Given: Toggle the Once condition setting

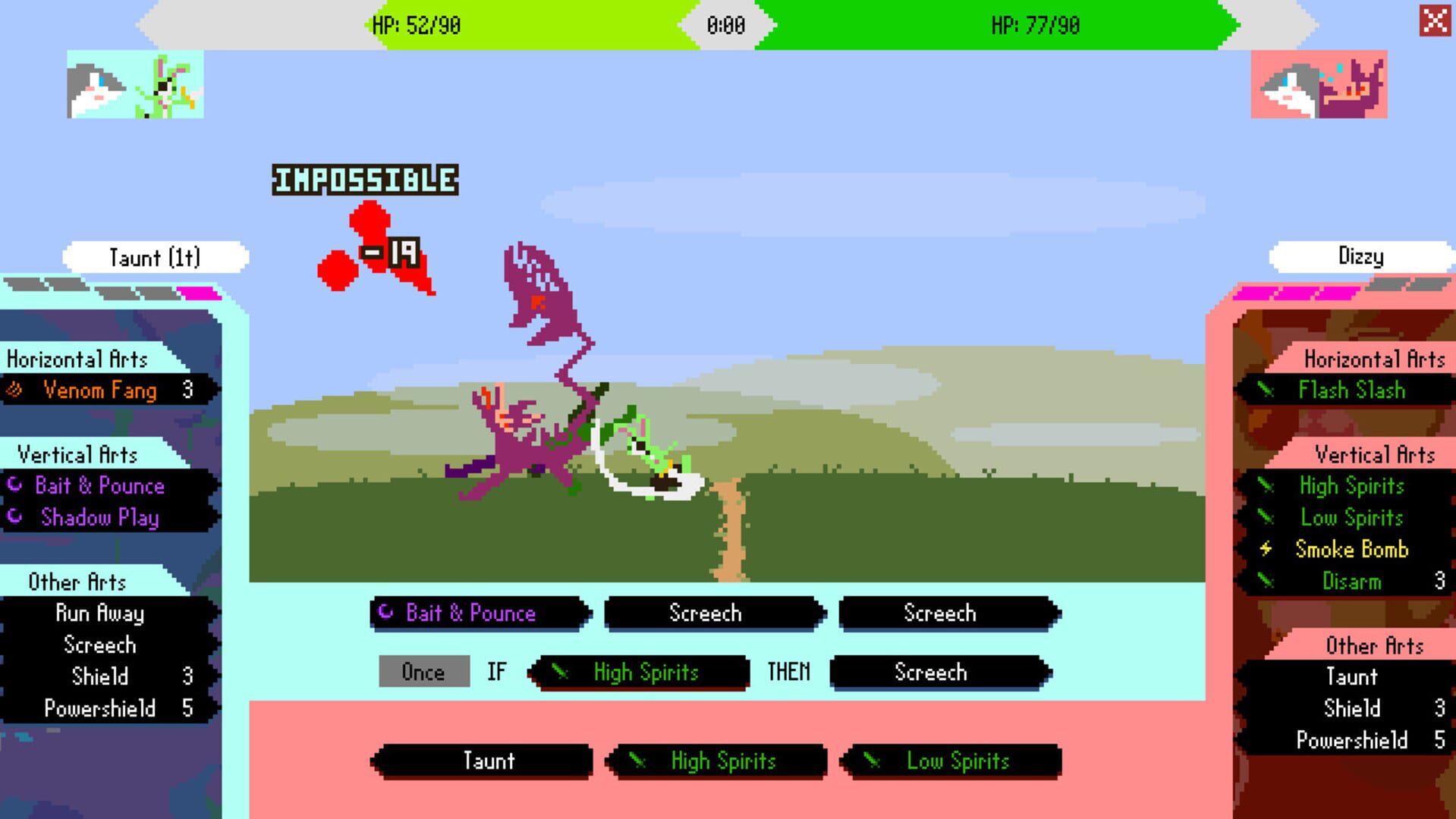Looking at the screenshot, I should click(423, 672).
